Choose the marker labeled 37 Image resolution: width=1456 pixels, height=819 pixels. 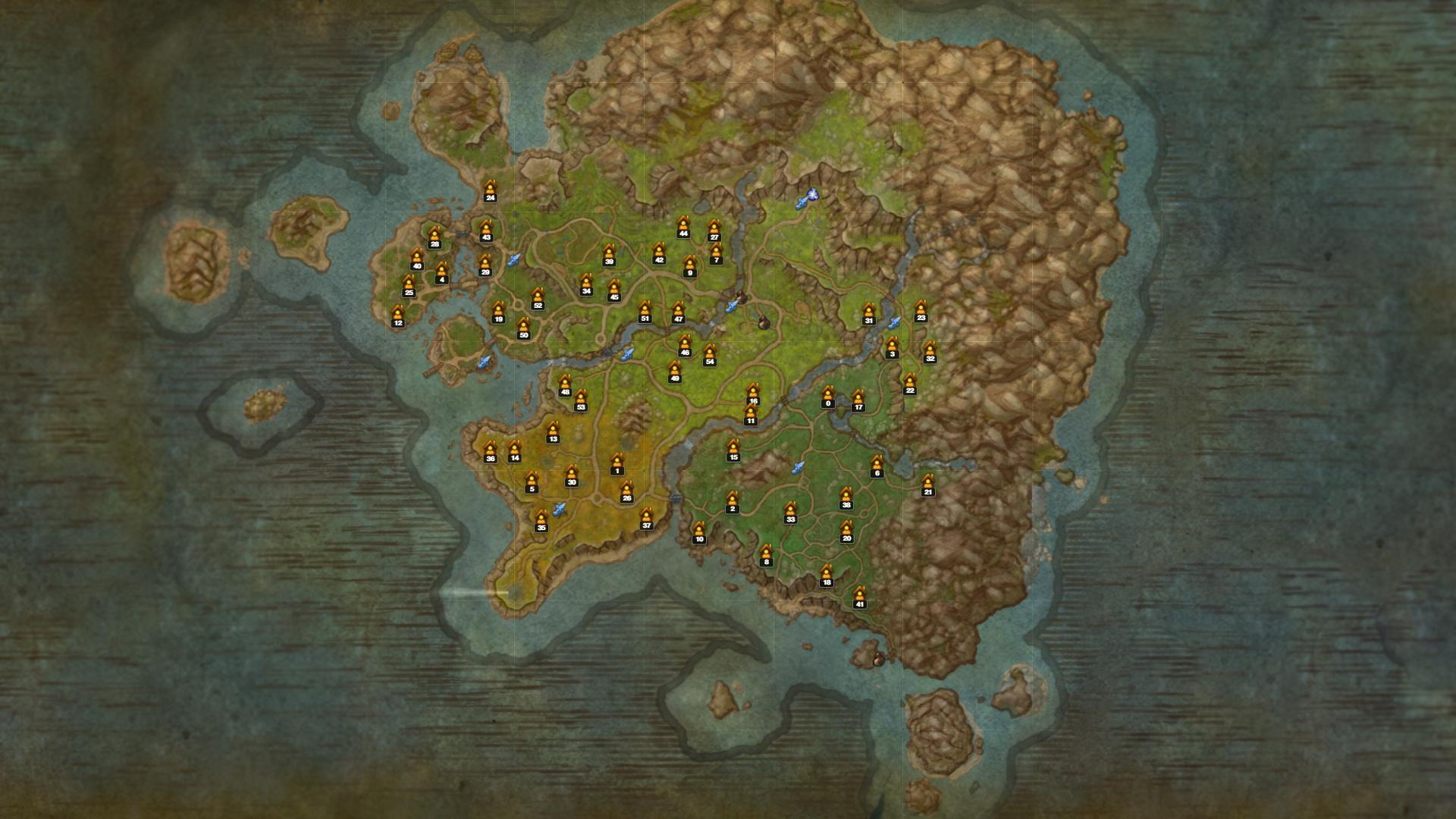(647, 518)
